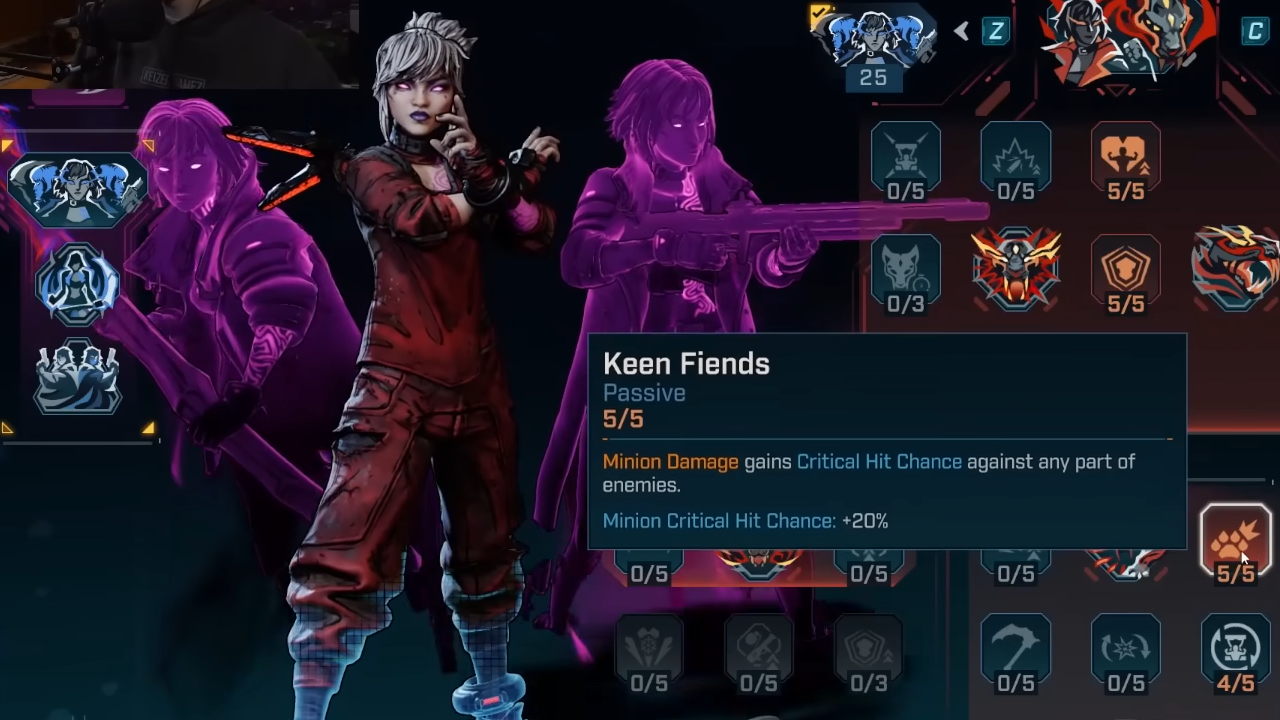Select the red winged beast augment node
This screenshot has height=720, width=1280.
point(1016,268)
